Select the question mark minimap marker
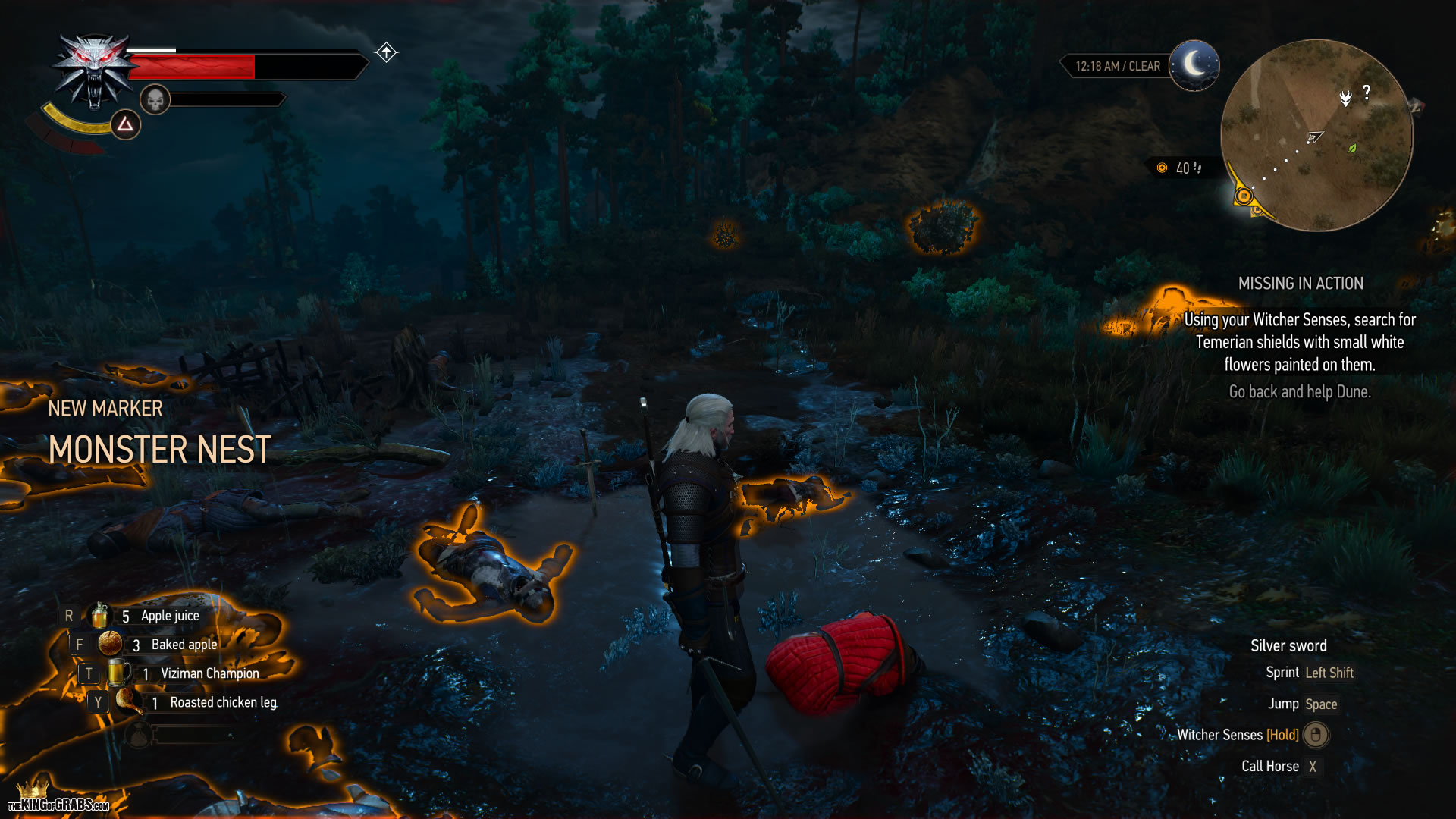The height and width of the screenshot is (819, 1456). click(x=1367, y=93)
